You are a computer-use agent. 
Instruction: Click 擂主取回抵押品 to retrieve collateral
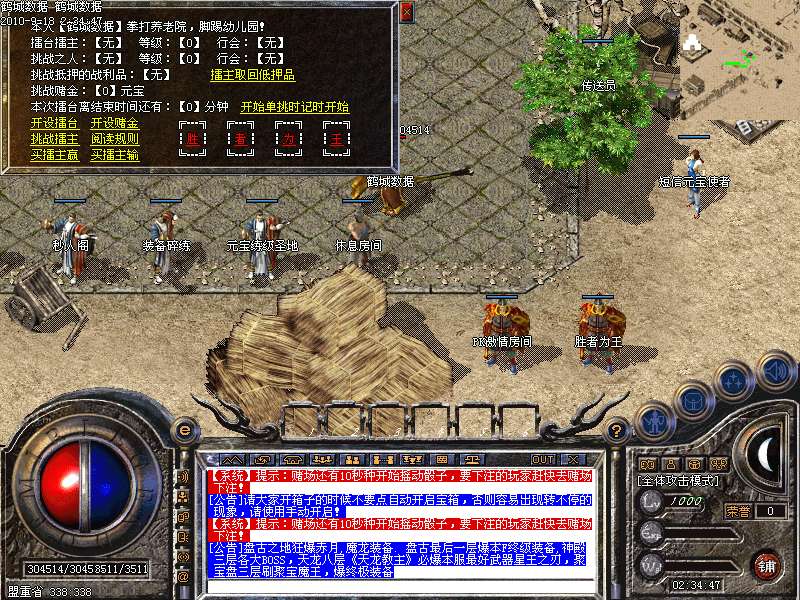(252, 74)
